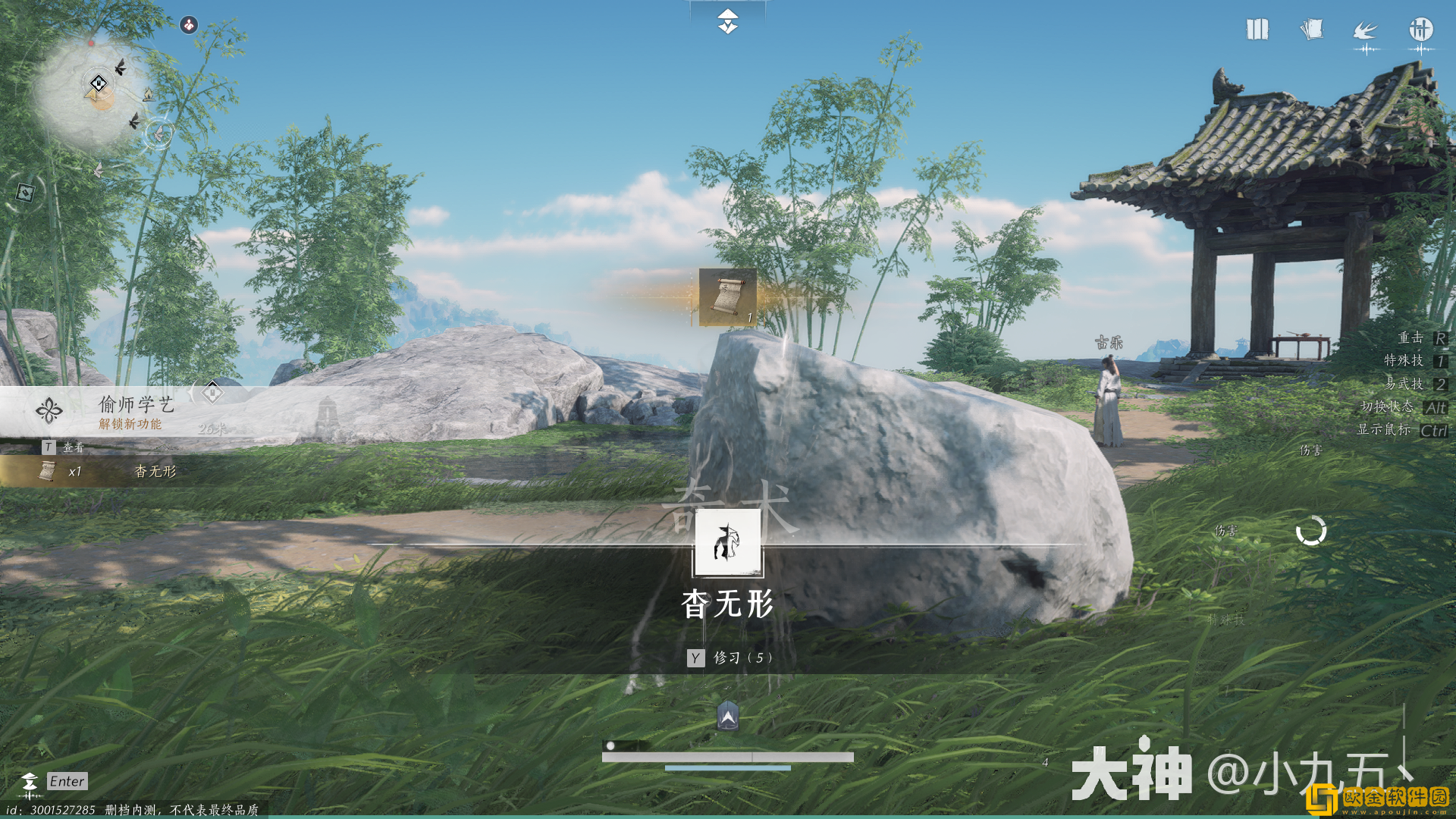Screen dimensions: 1456x819
Task: Click the upward arrow indicator above the progress bar
Action: pos(726,714)
